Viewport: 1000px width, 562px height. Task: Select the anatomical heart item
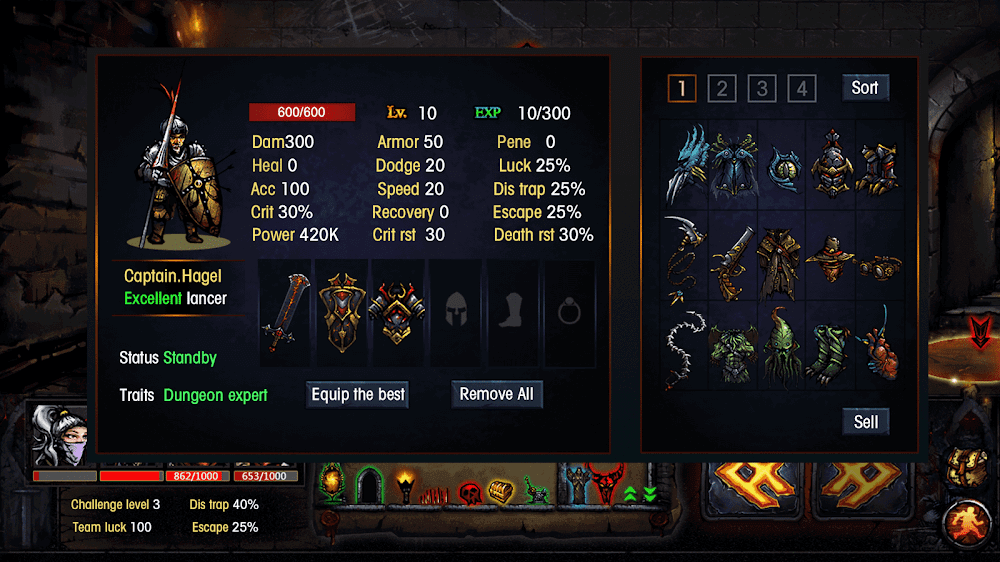(x=881, y=350)
